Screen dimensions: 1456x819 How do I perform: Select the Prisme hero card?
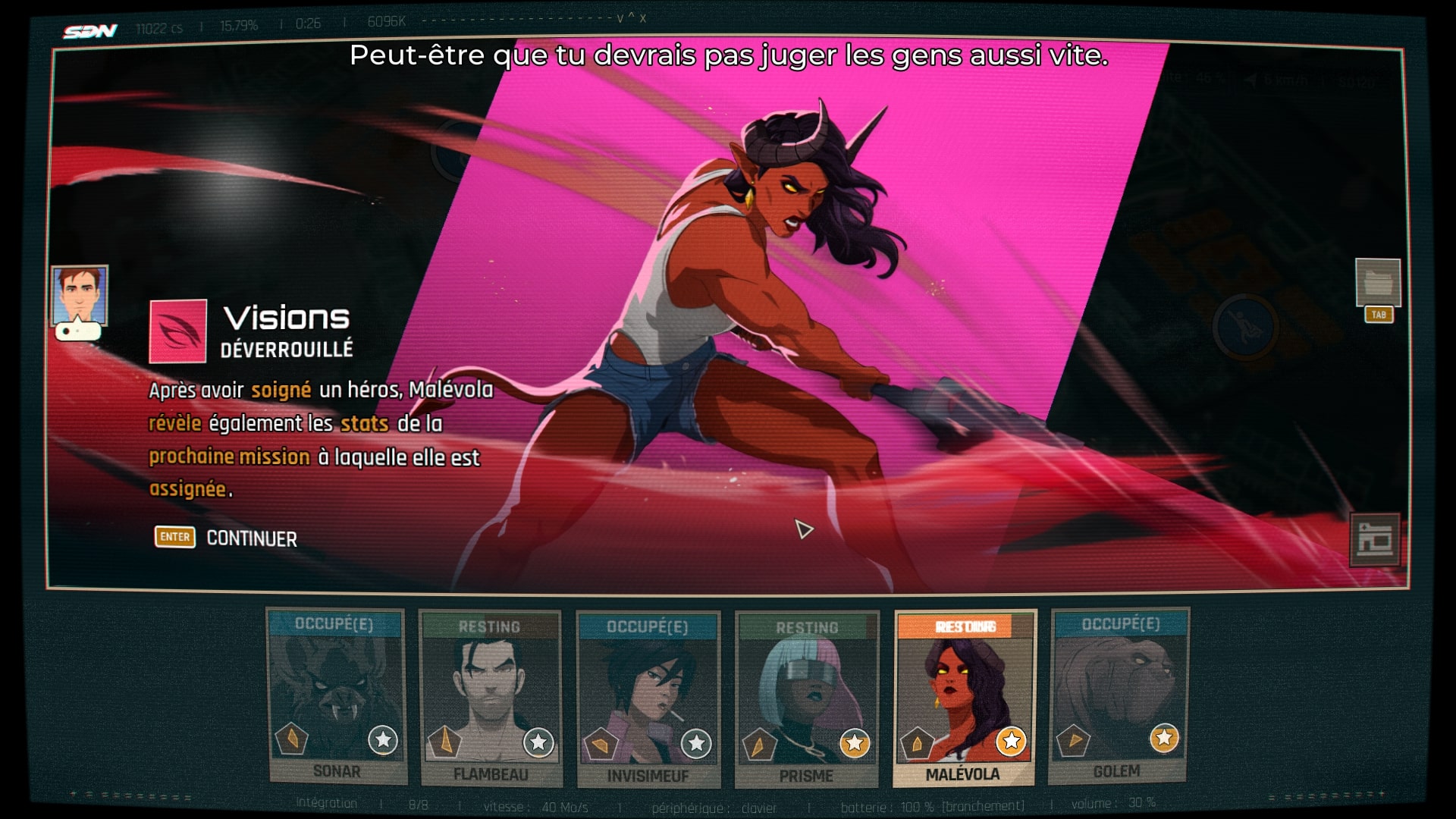807,699
